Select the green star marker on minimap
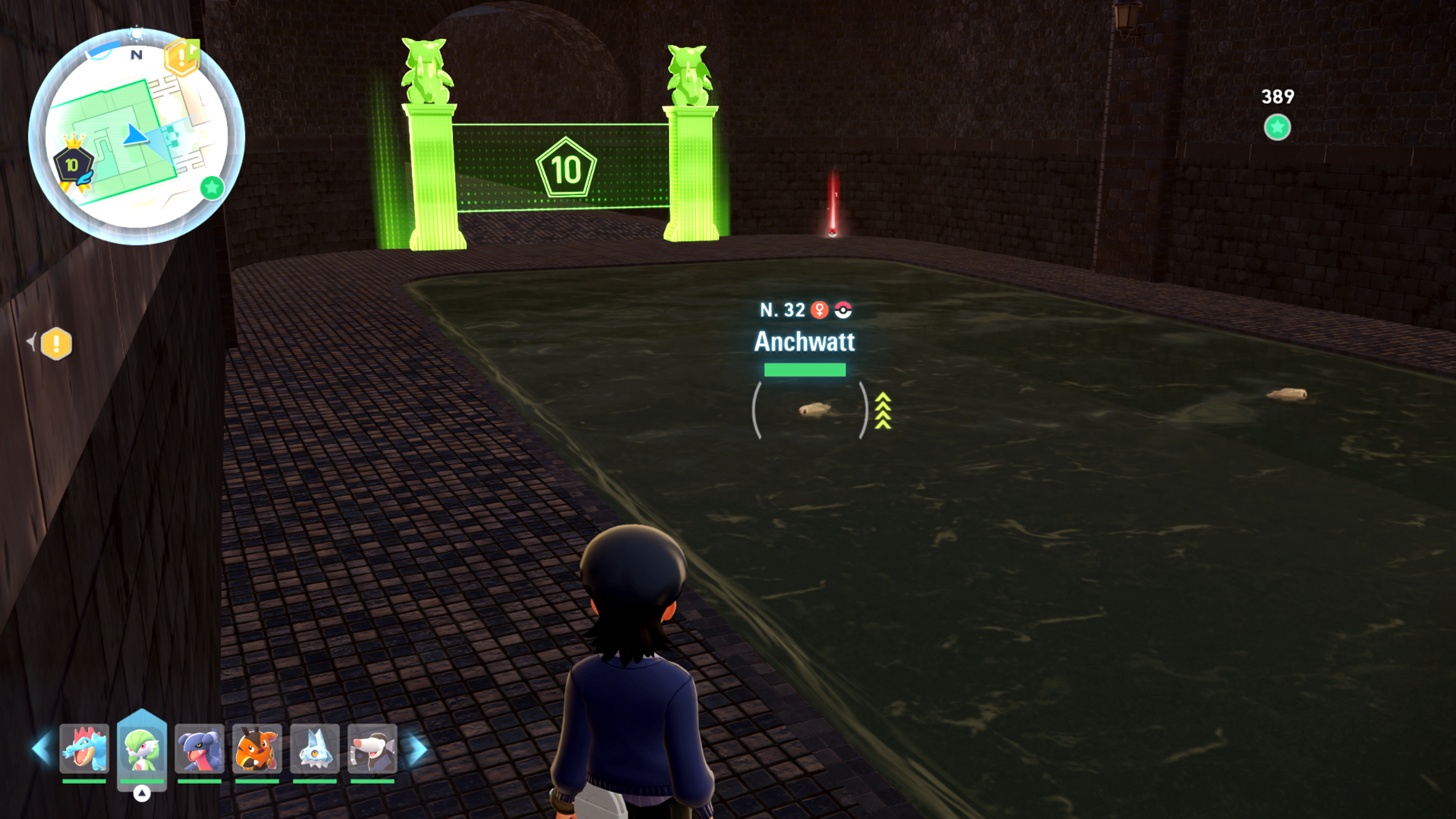 [212, 188]
